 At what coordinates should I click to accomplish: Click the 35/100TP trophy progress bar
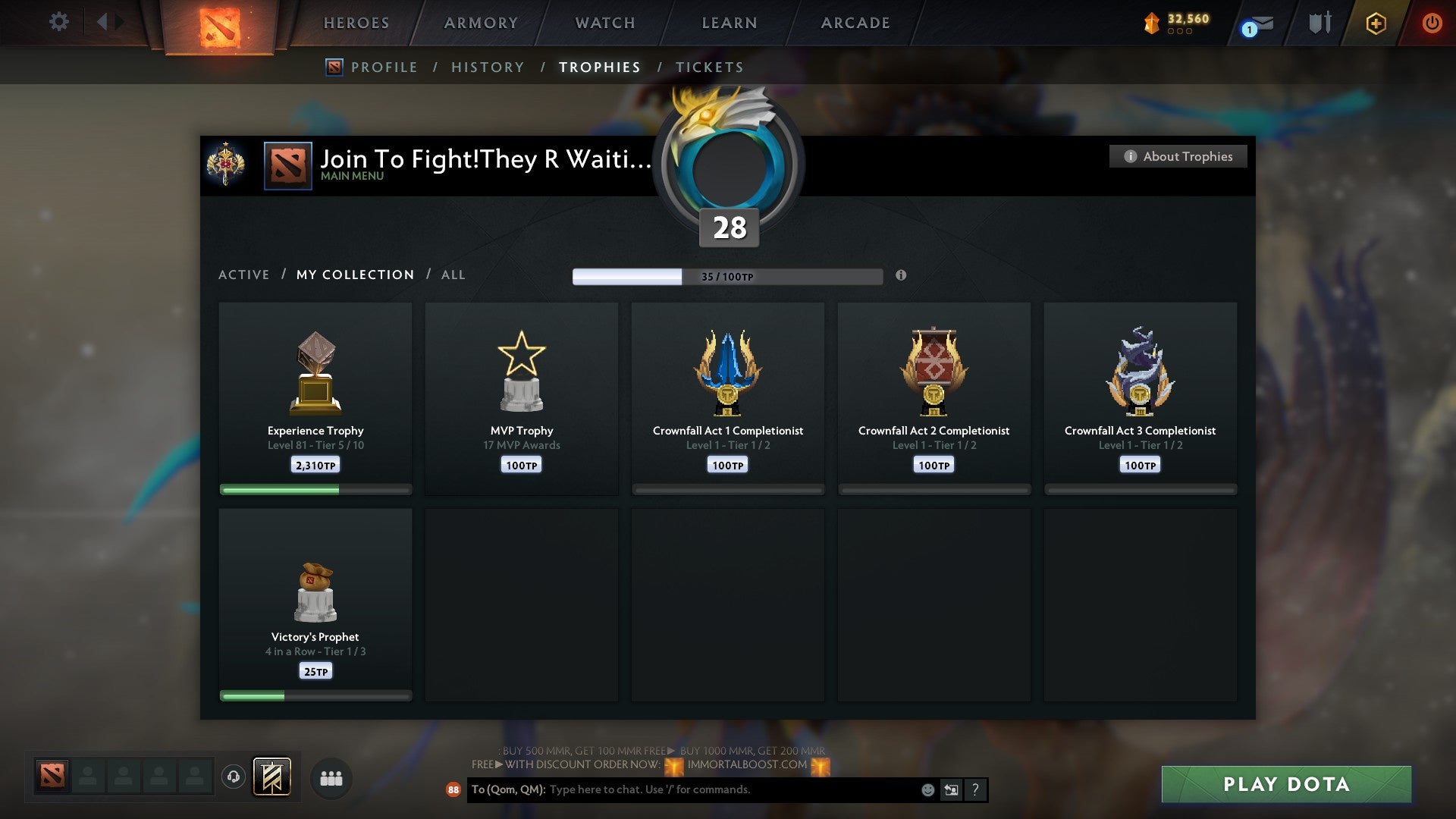point(728,276)
